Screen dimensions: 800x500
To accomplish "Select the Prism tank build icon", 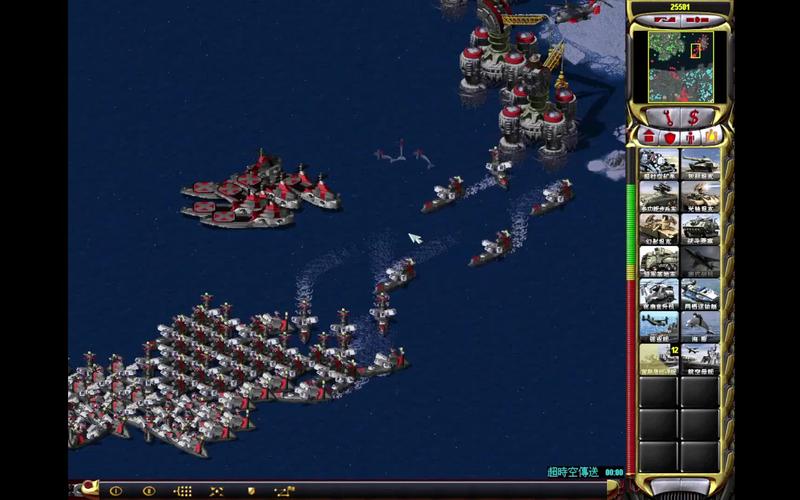I will 699,197.
